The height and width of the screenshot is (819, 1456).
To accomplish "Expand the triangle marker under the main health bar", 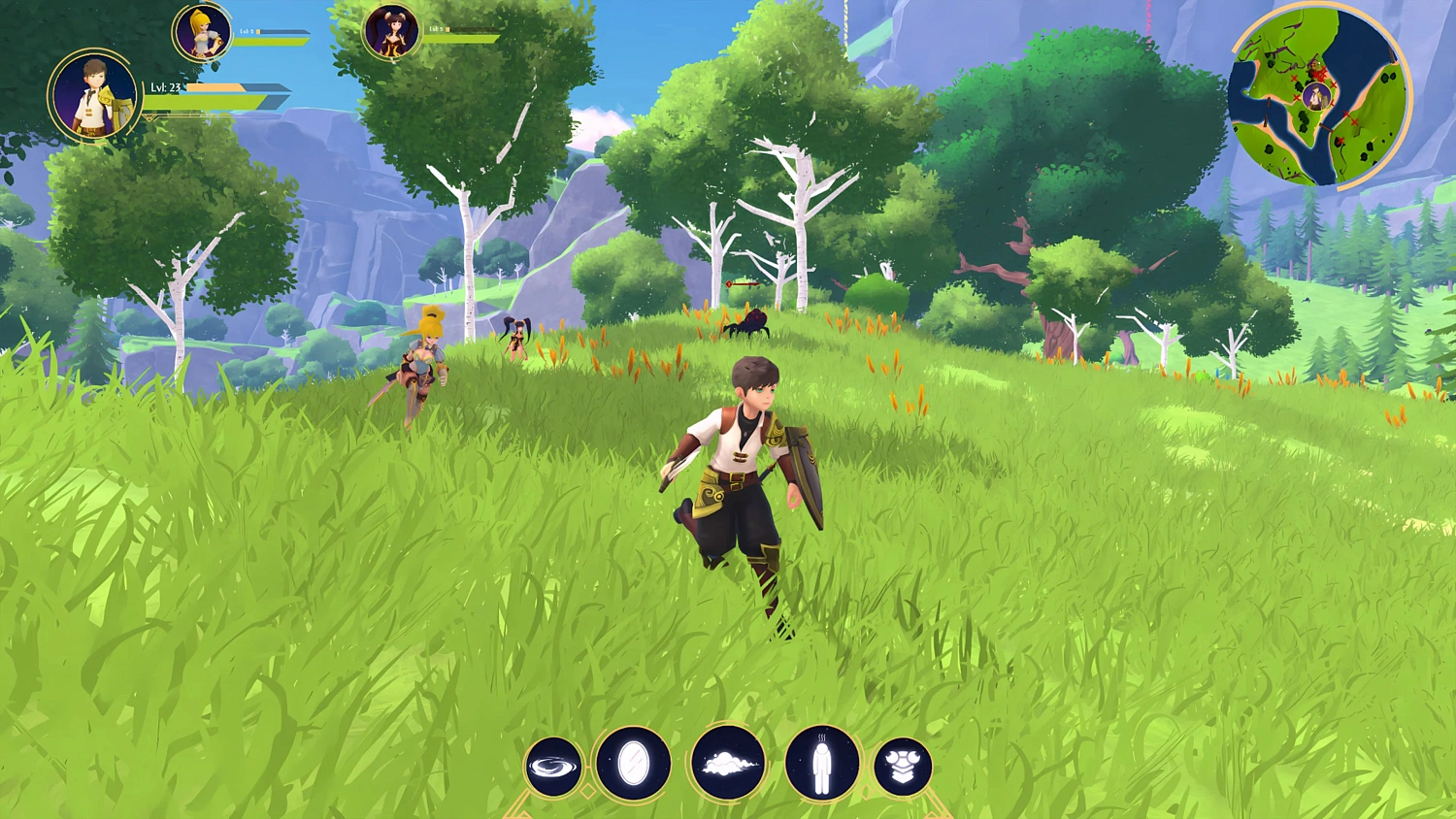I will (x=149, y=117).
